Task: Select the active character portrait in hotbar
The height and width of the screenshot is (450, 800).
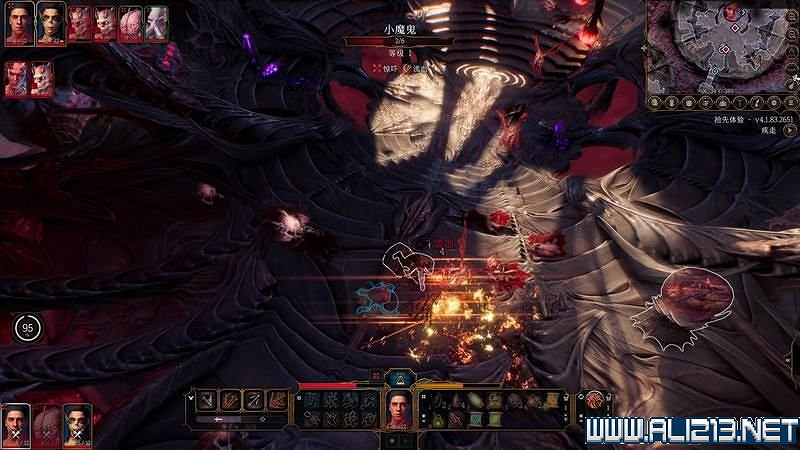Action: pyautogui.click(x=400, y=408)
